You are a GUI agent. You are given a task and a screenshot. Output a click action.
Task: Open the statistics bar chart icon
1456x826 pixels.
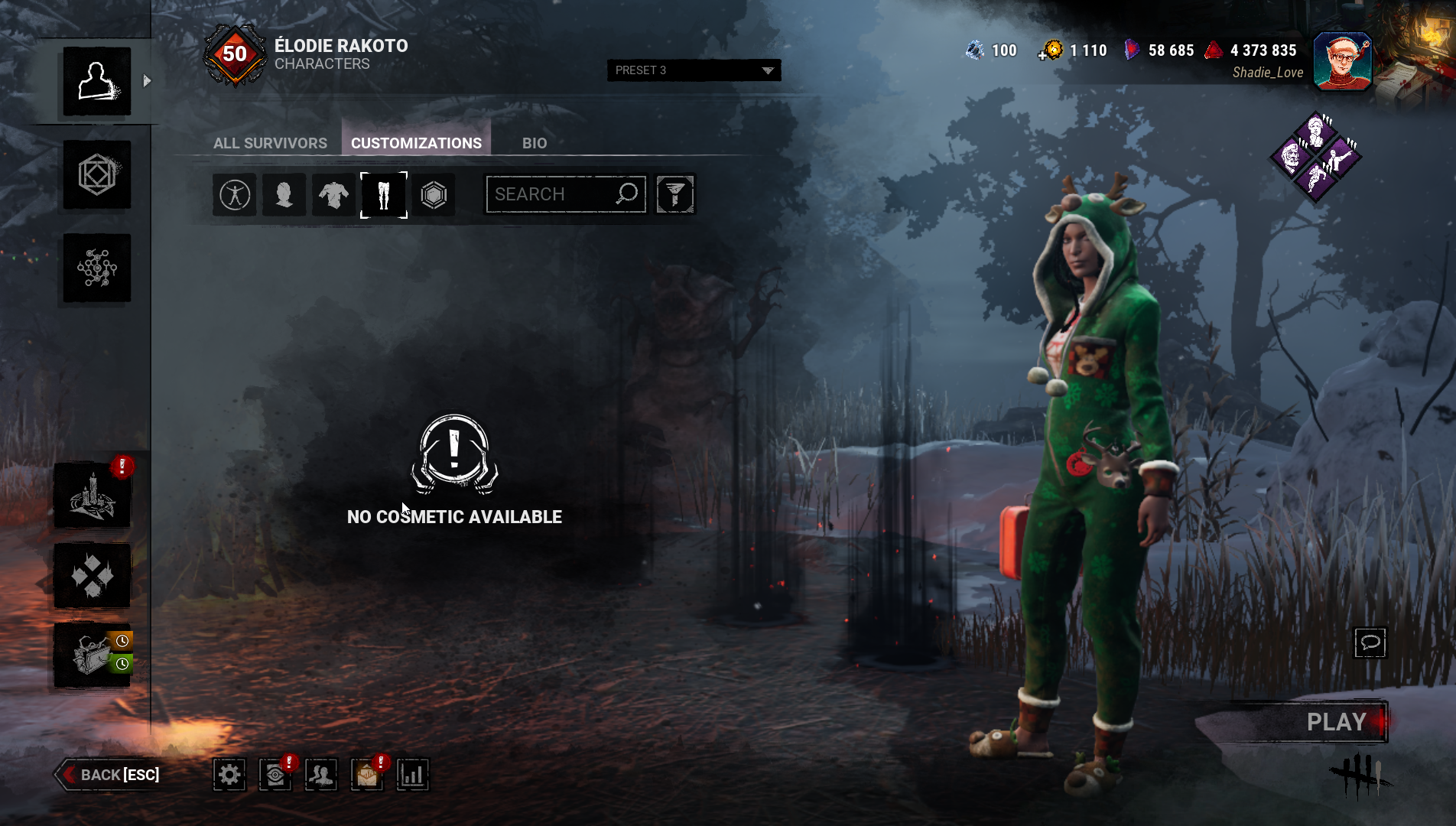[413, 775]
